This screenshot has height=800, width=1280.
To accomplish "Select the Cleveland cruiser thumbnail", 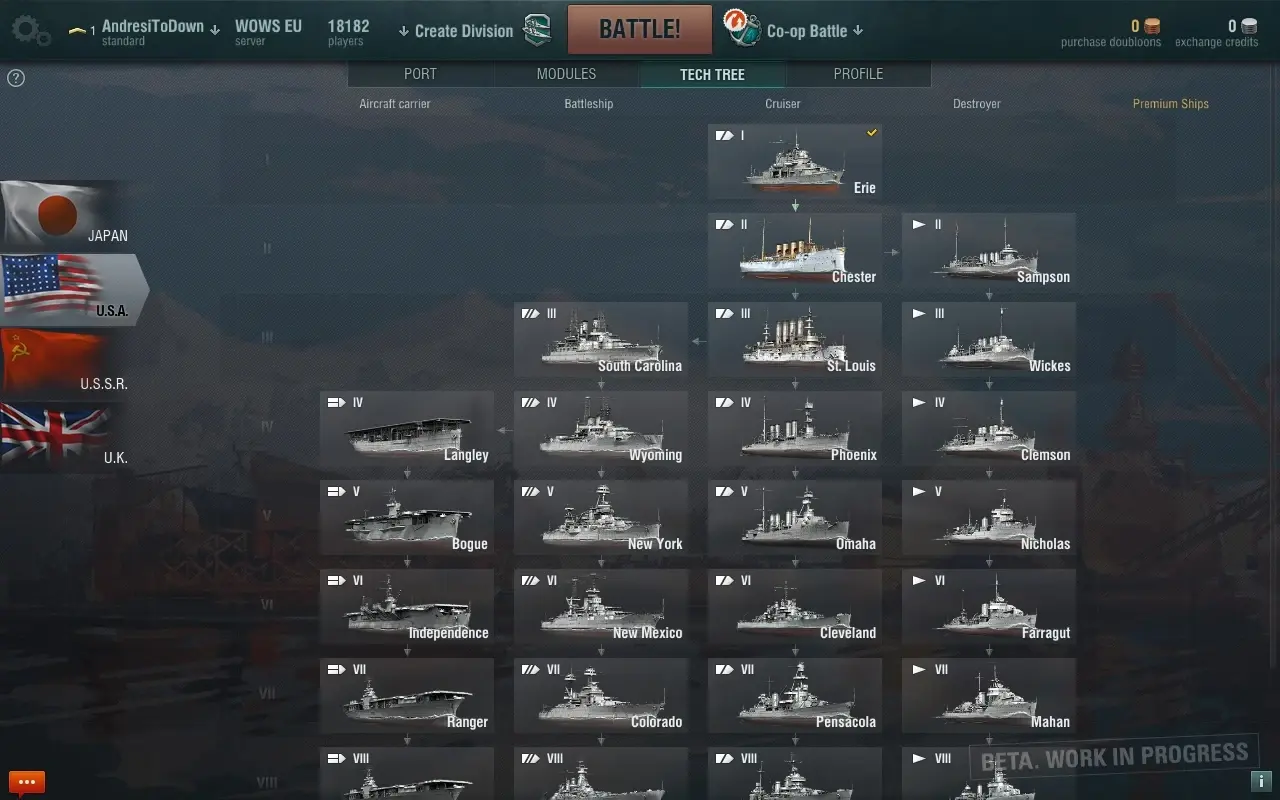I will [795, 606].
